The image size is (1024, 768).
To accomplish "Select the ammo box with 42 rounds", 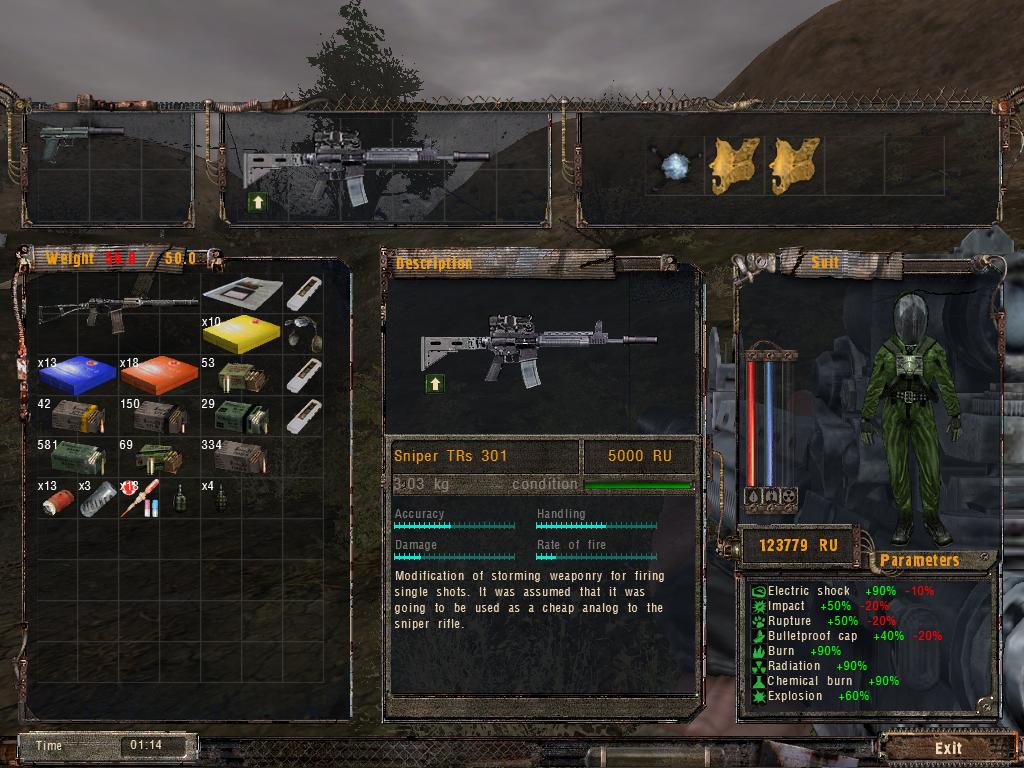I will pyautogui.click(x=78, y=415).
